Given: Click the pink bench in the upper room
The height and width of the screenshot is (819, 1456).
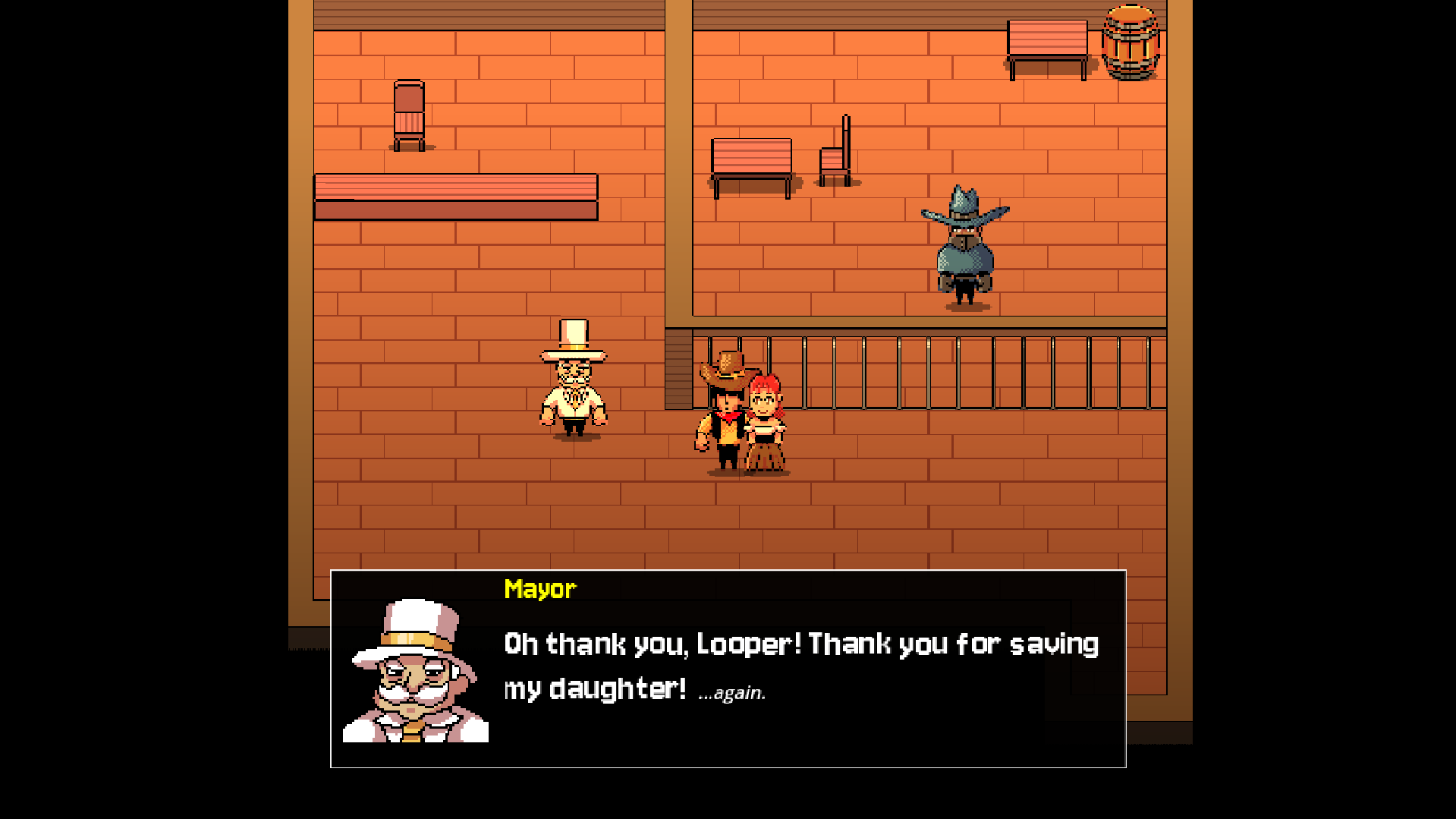Looking at the screenshot, I should [751, 159].
